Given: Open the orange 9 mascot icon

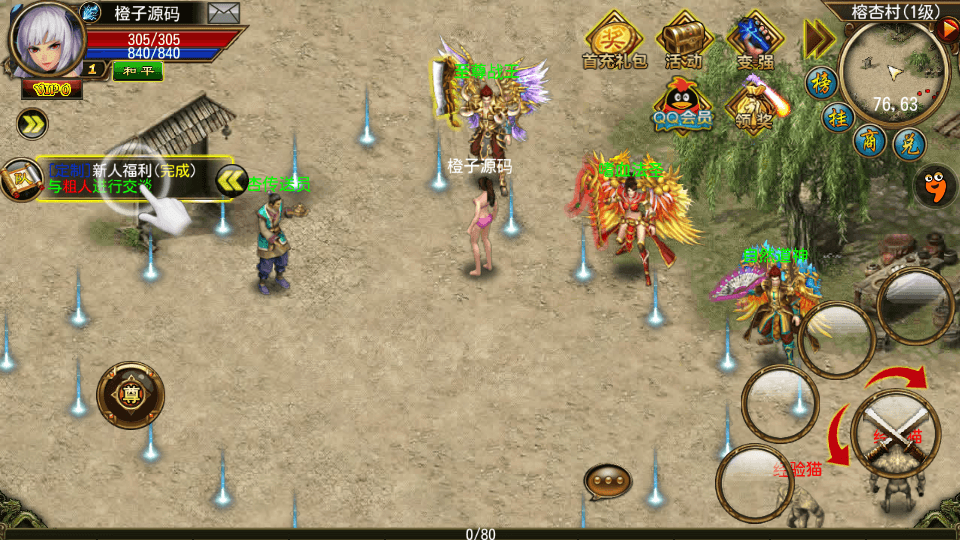Looking at the screenshot, I should [935, 185].
